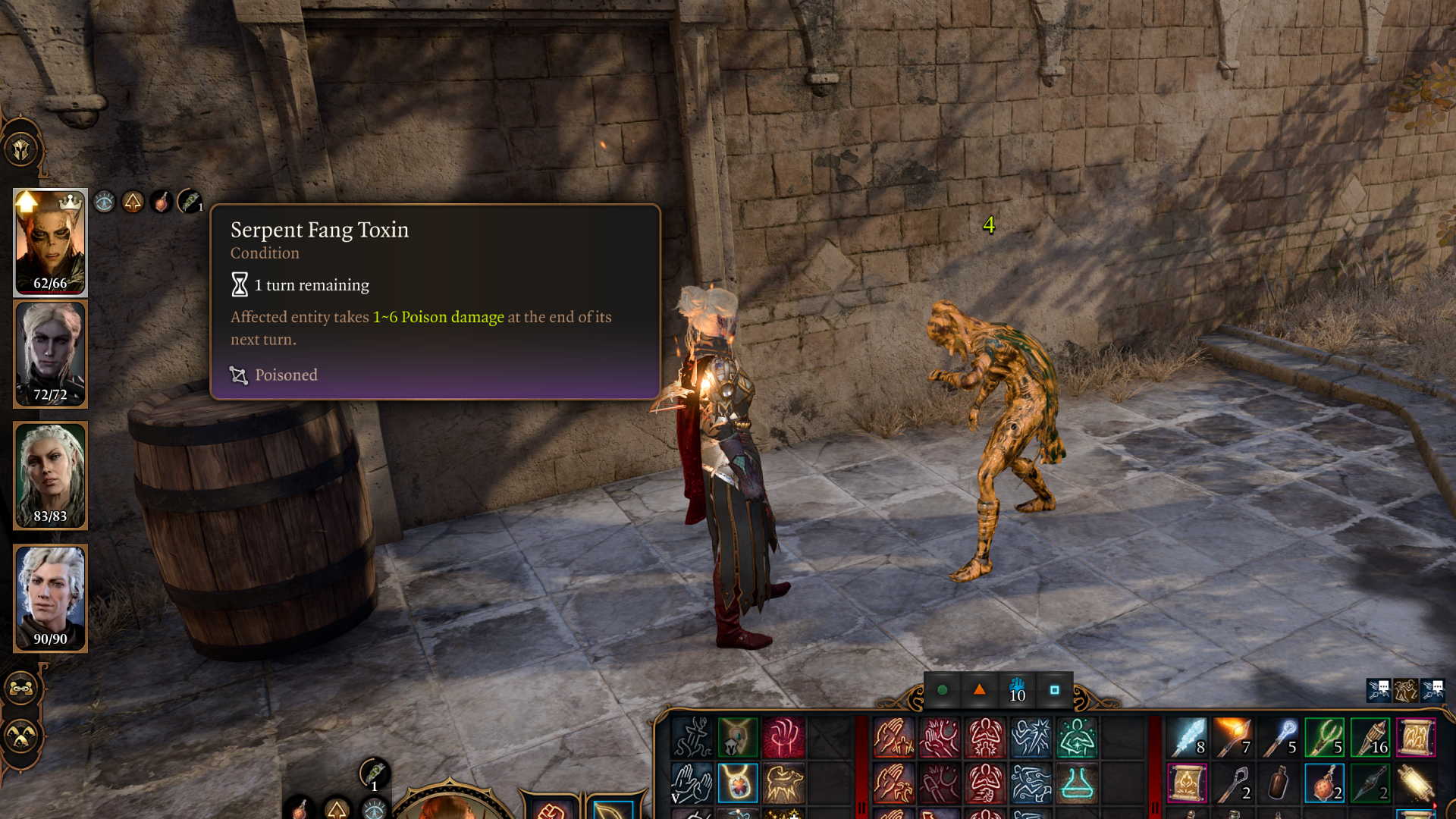The width and height of the screenshot is (1456, 819).
Task: Select the blue-bordered amulet slot
Action: [x=737, y=783]
